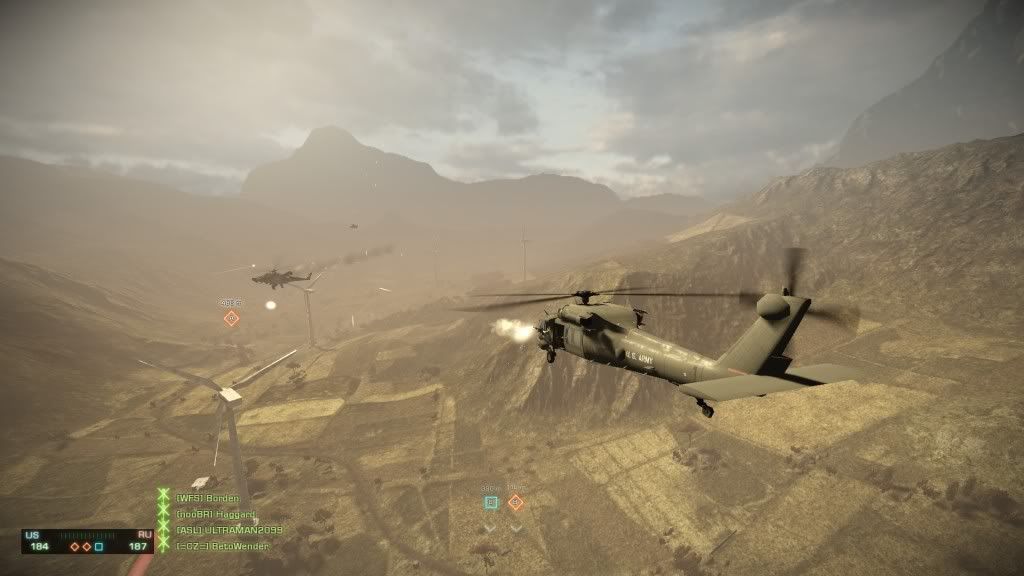Target the orange diamond objective below the distant helicopter
This screenshot has height=576, width=1024.
point(231,318)
